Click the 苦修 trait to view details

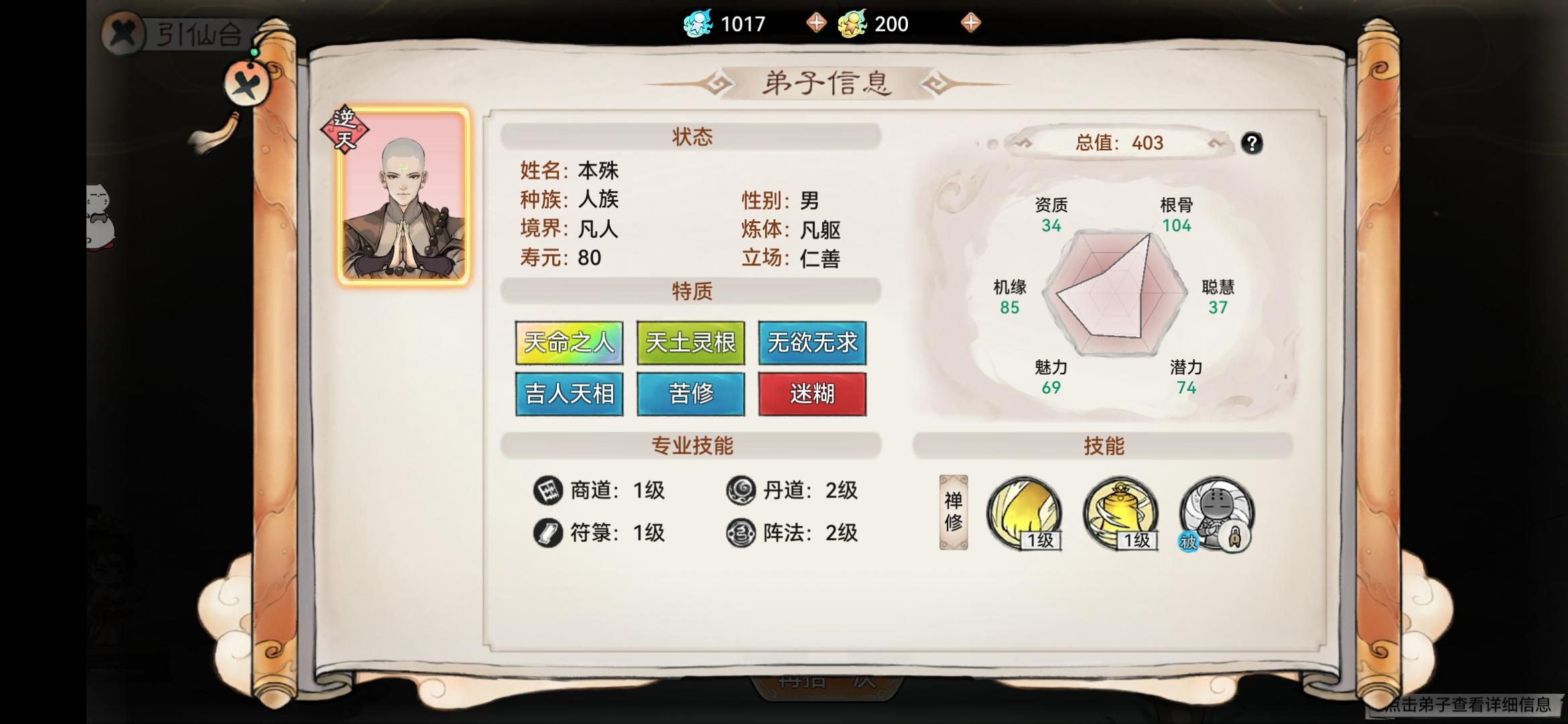coord(690,395)
